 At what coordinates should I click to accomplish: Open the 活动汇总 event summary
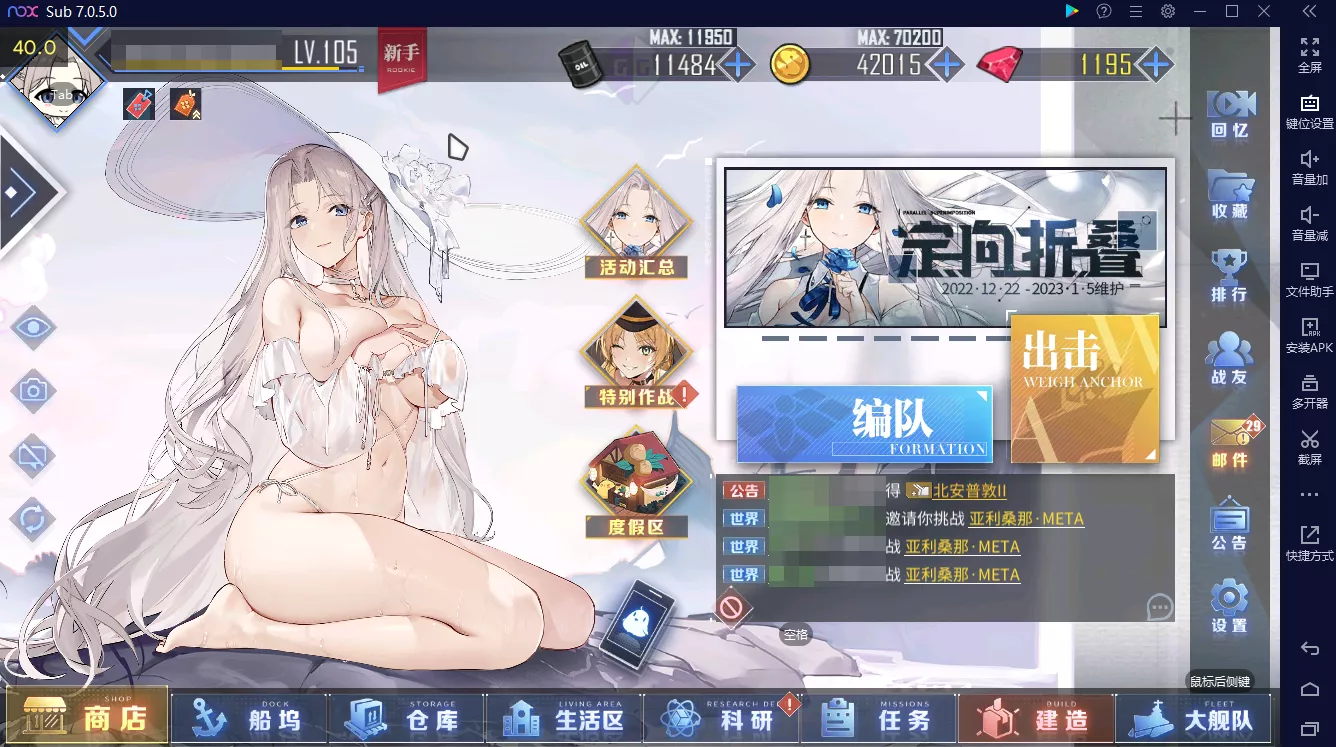coord(637,223)
